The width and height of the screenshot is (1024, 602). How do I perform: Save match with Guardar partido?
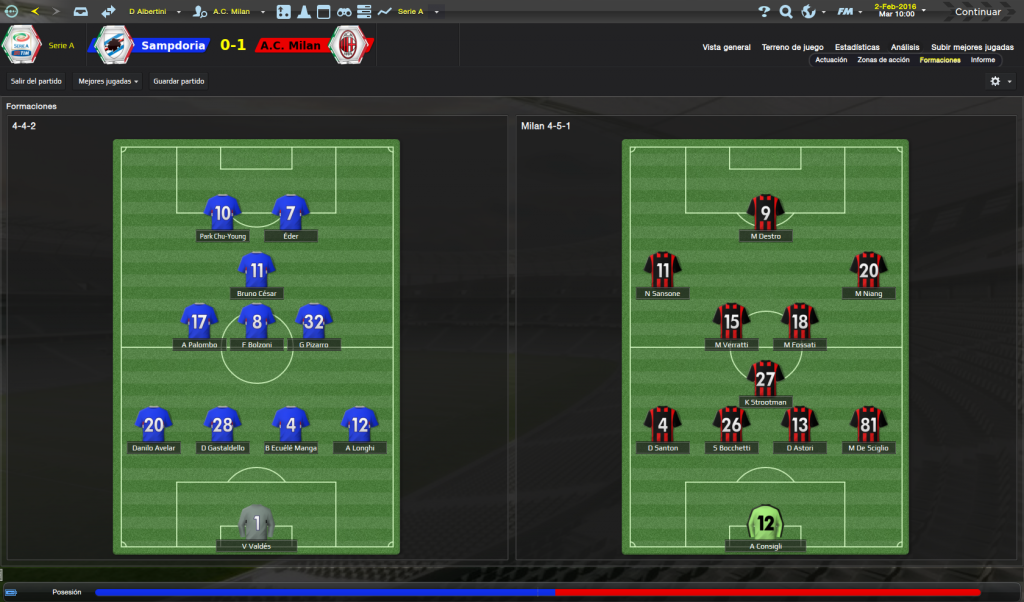tap(178, 81)
